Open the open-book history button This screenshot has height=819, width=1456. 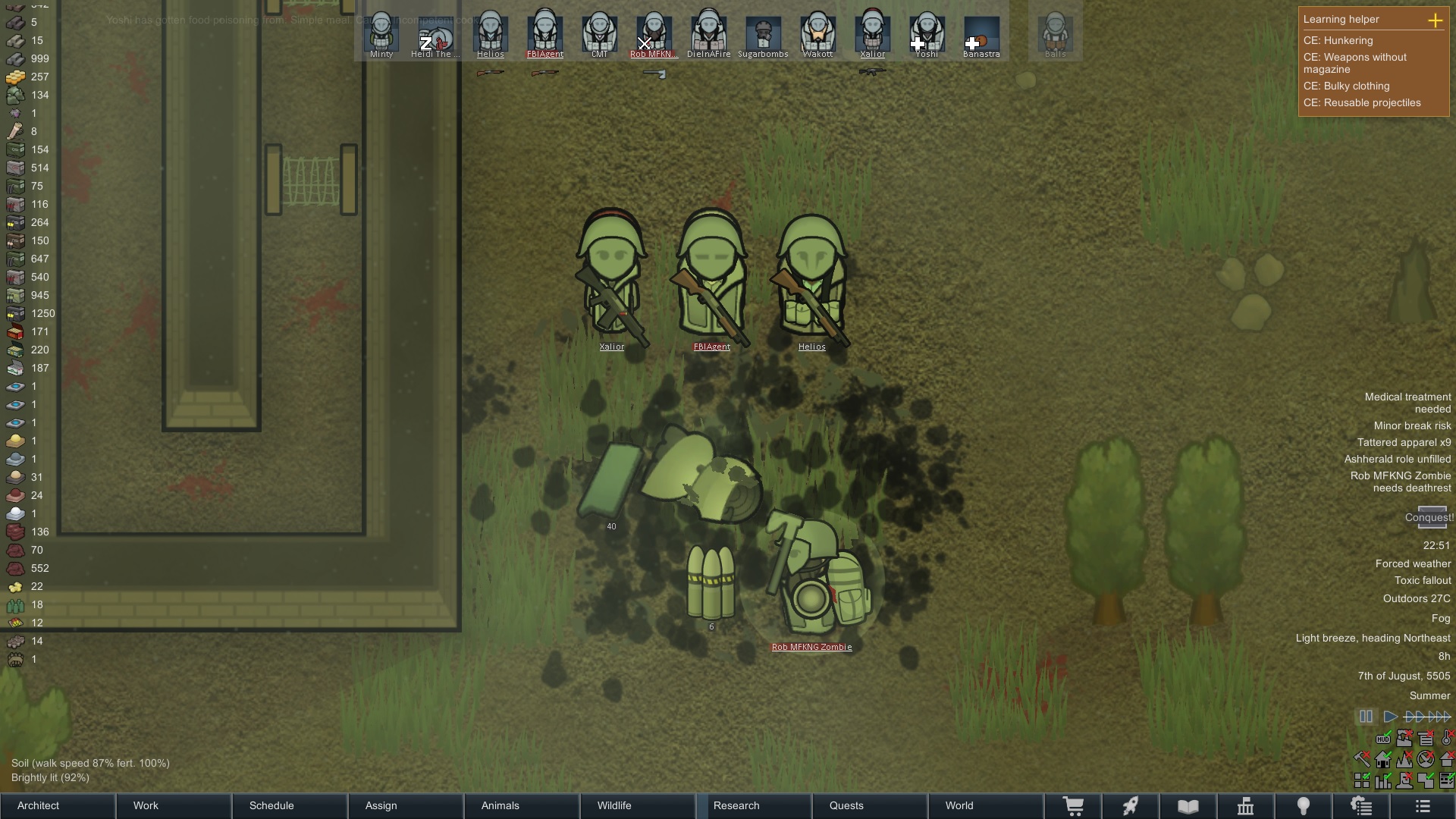(1188, 806)
